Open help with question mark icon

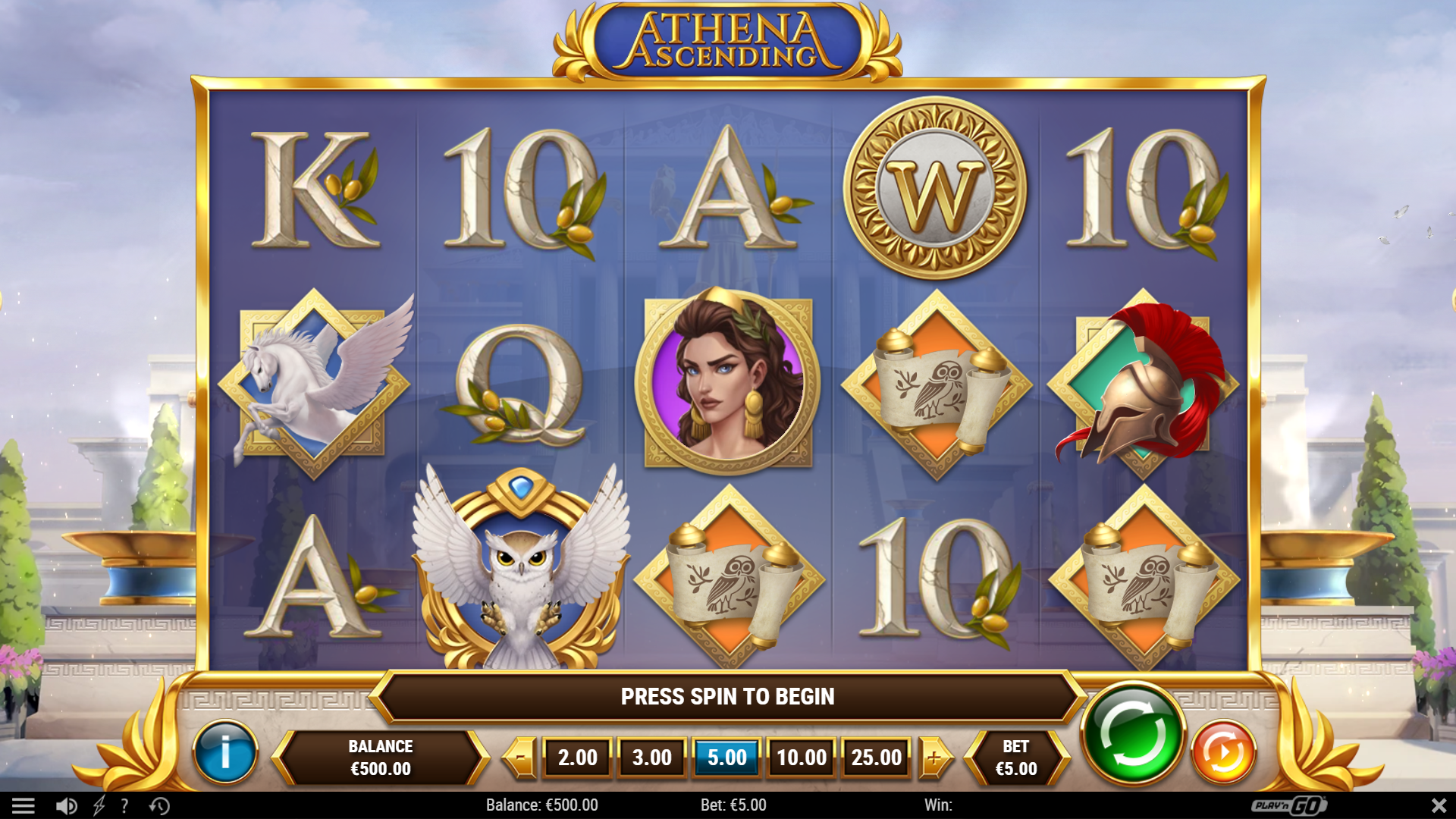coord(124,805)
